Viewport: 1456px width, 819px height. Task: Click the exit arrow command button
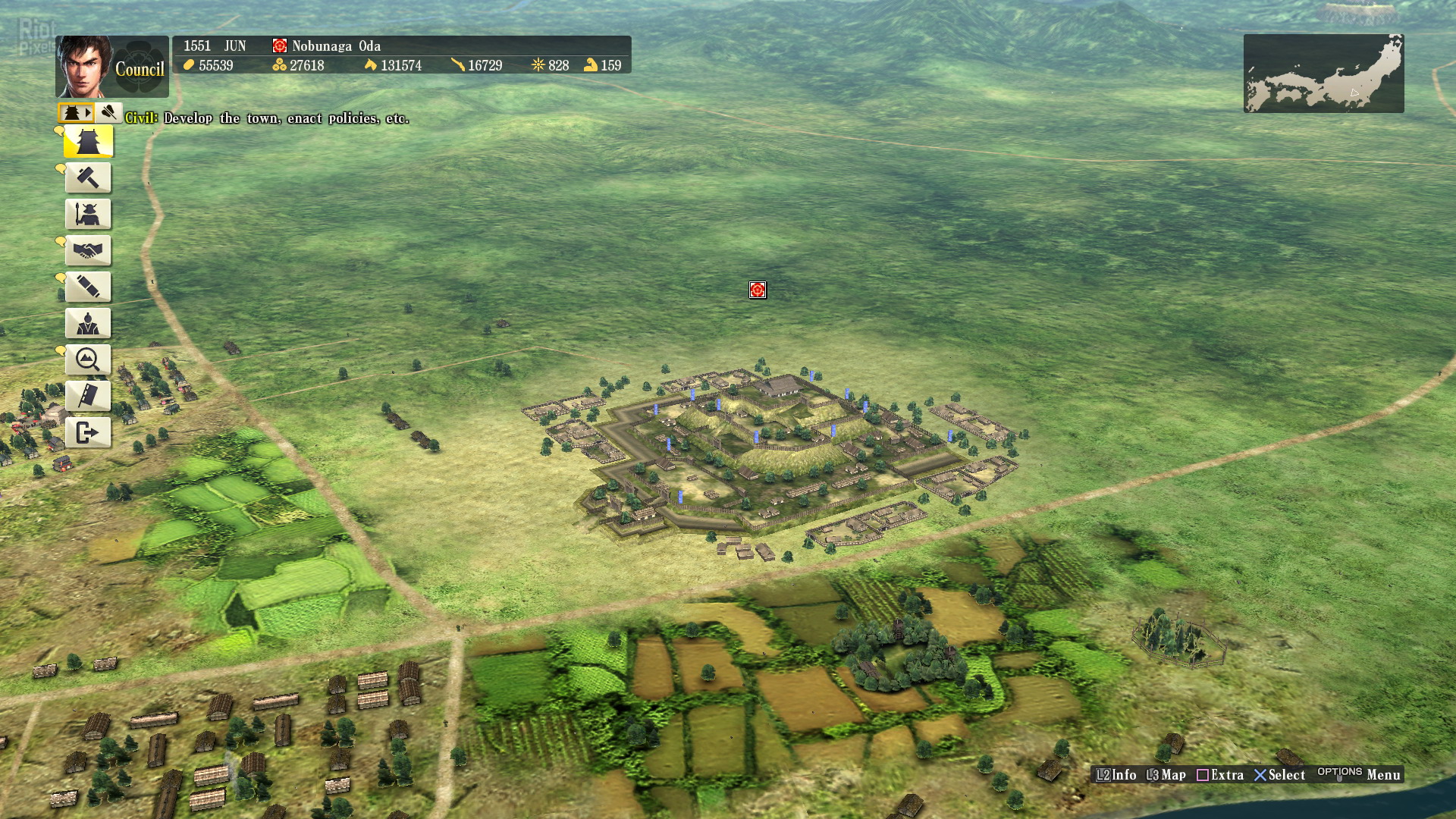pyautogui.click(x=88, y=432)
